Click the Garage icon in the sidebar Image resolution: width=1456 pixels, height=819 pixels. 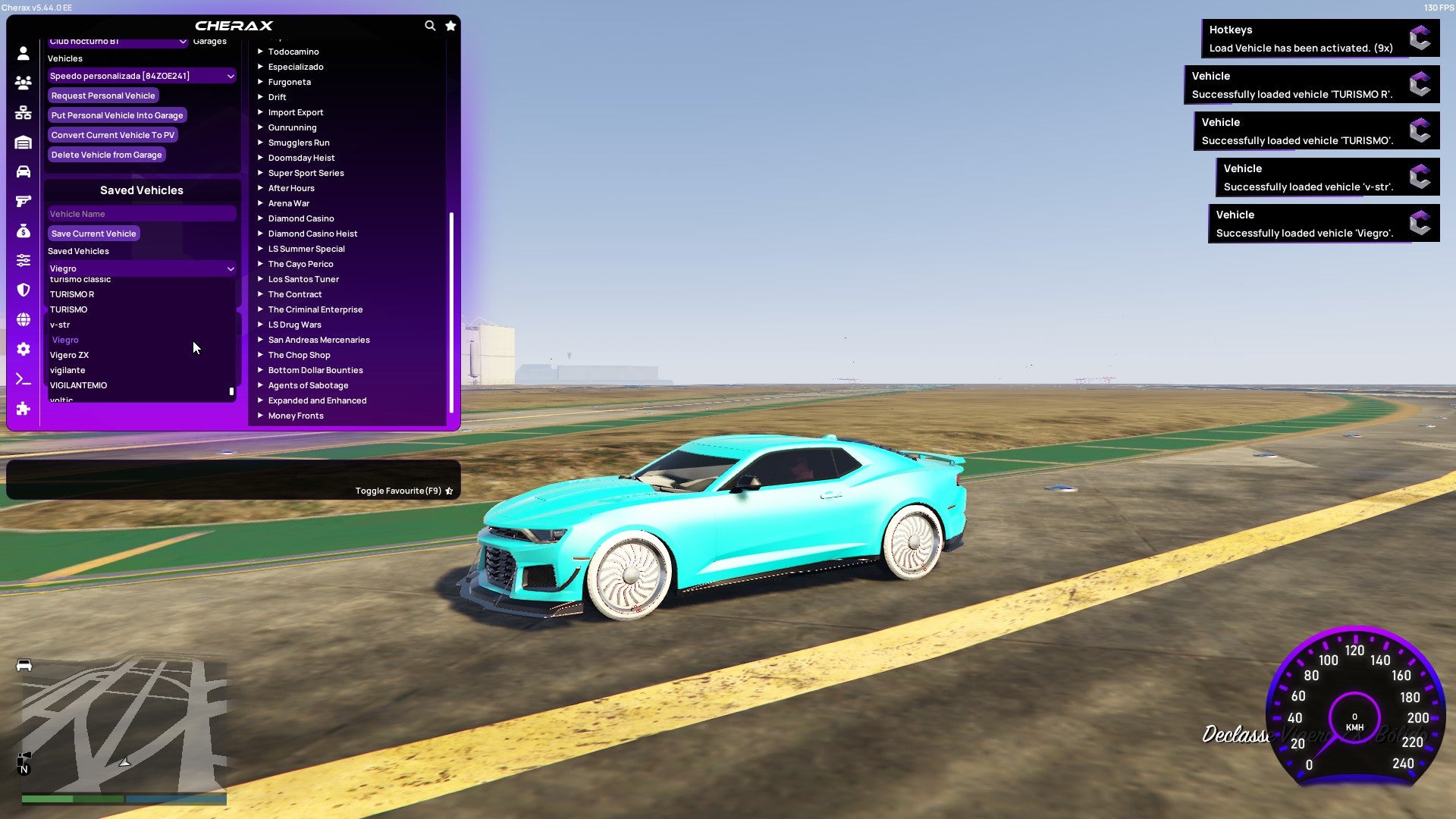[x=23, y=142]
